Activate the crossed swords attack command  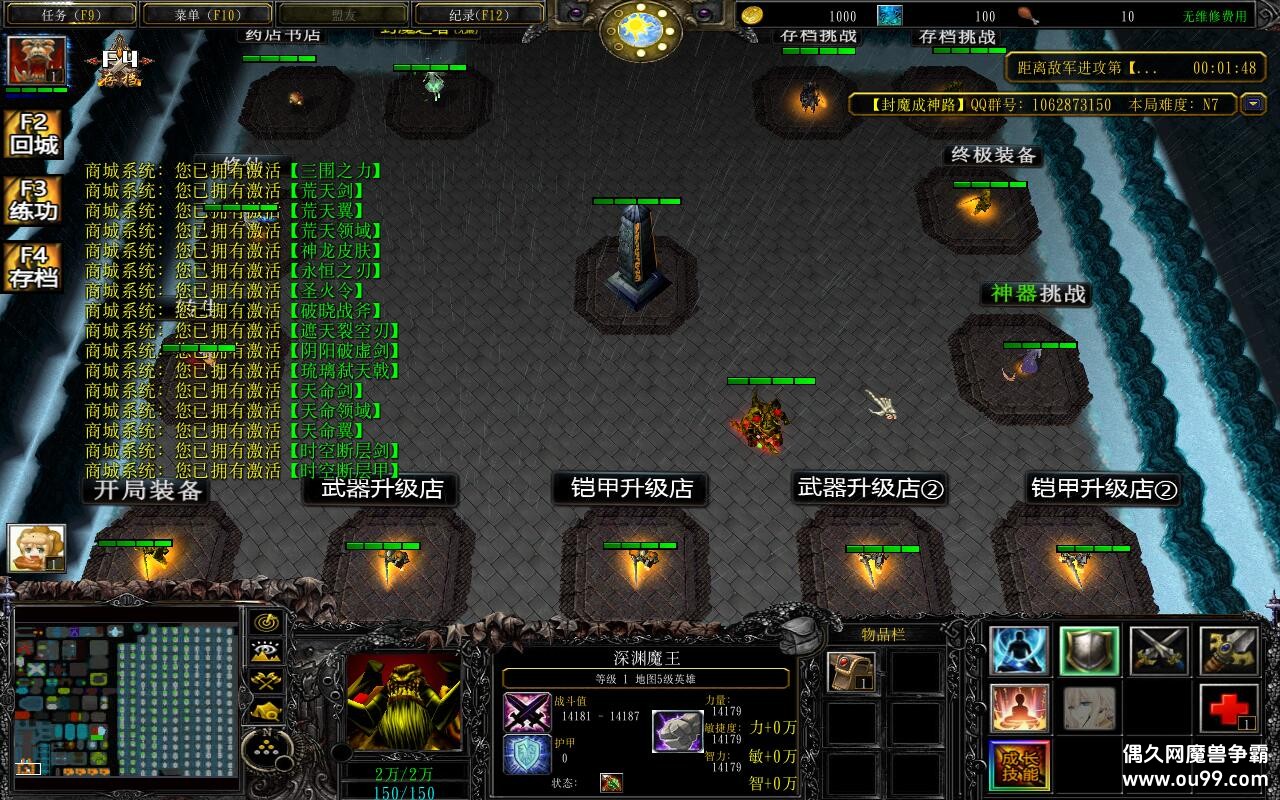[1159, 651]
